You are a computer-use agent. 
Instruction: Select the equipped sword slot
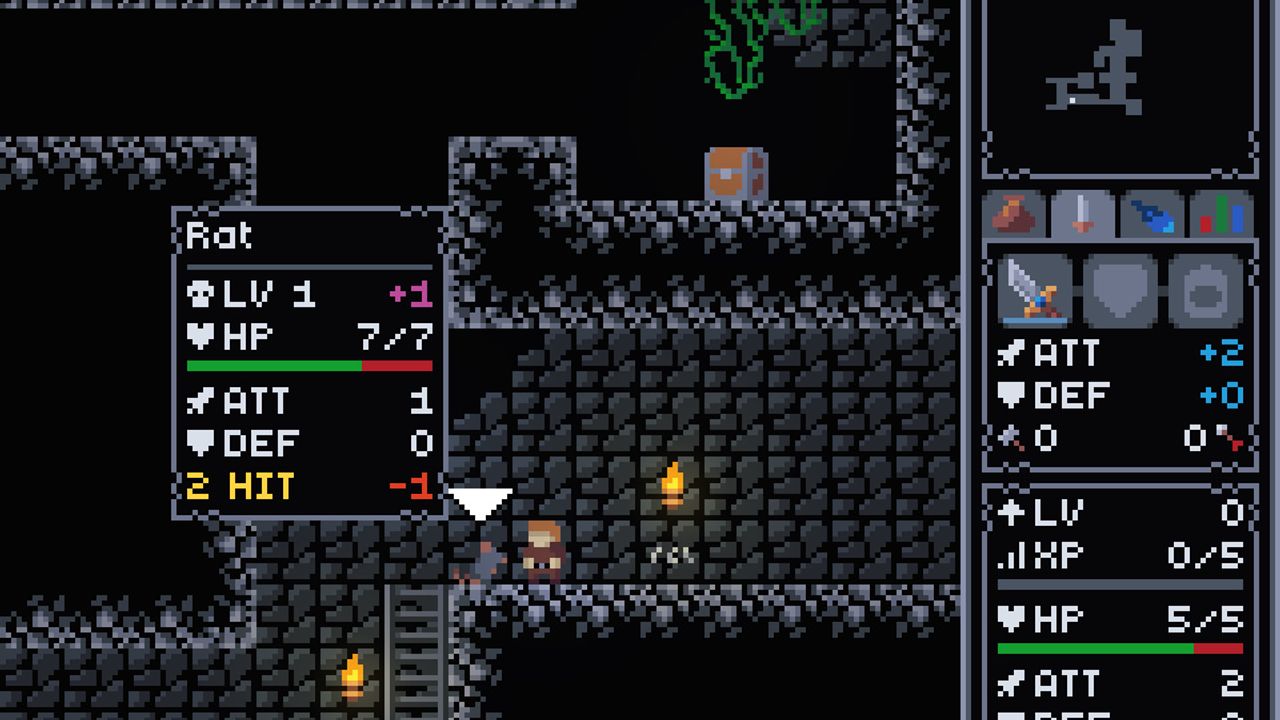[1035, 289]
